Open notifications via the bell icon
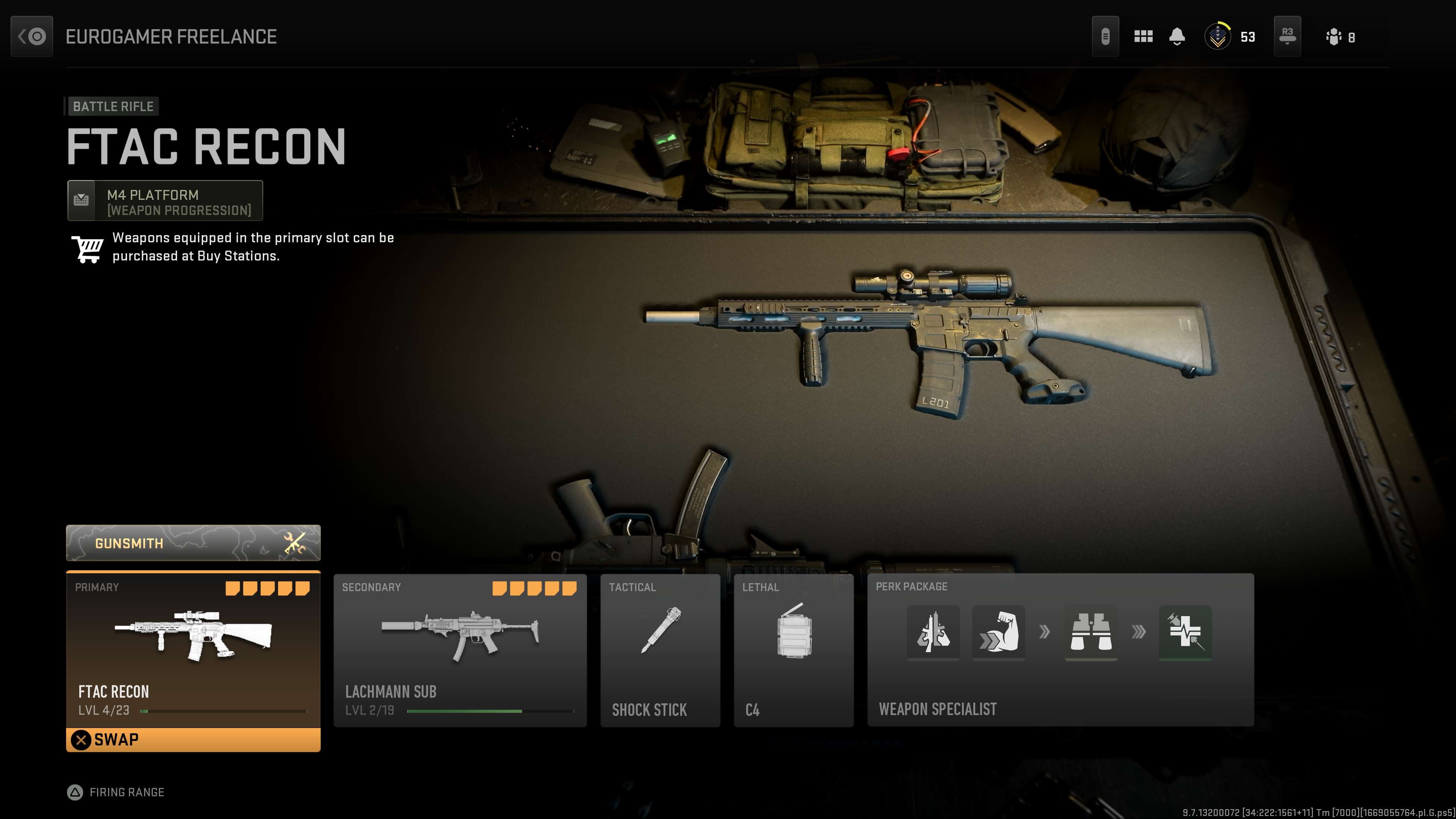This screenshot has height=819, width=1456. (1177, 36)
